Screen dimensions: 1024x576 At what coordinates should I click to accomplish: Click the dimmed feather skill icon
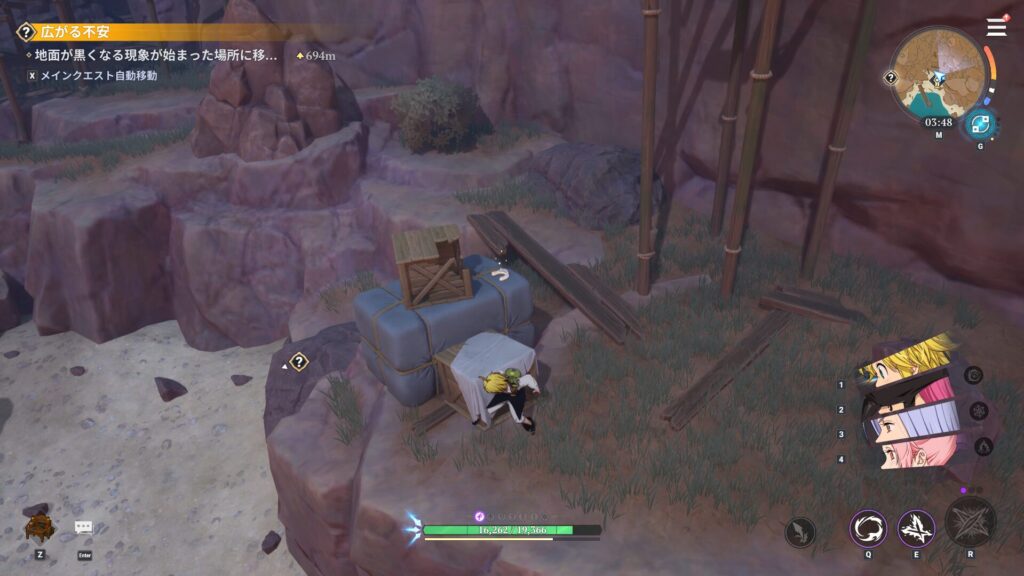coord(800,531)
